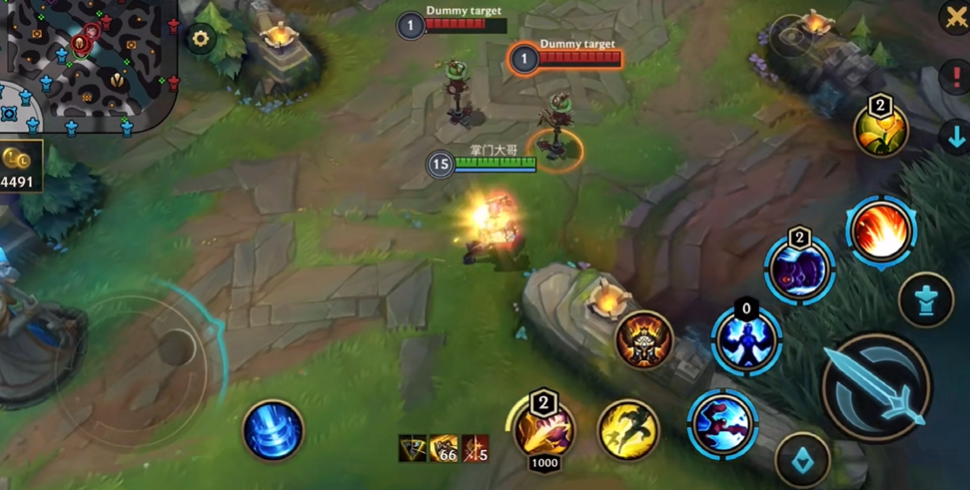Use the yellow flower ward trinket
This screenshot has height=490, width=970.
[x=880, y=131]
